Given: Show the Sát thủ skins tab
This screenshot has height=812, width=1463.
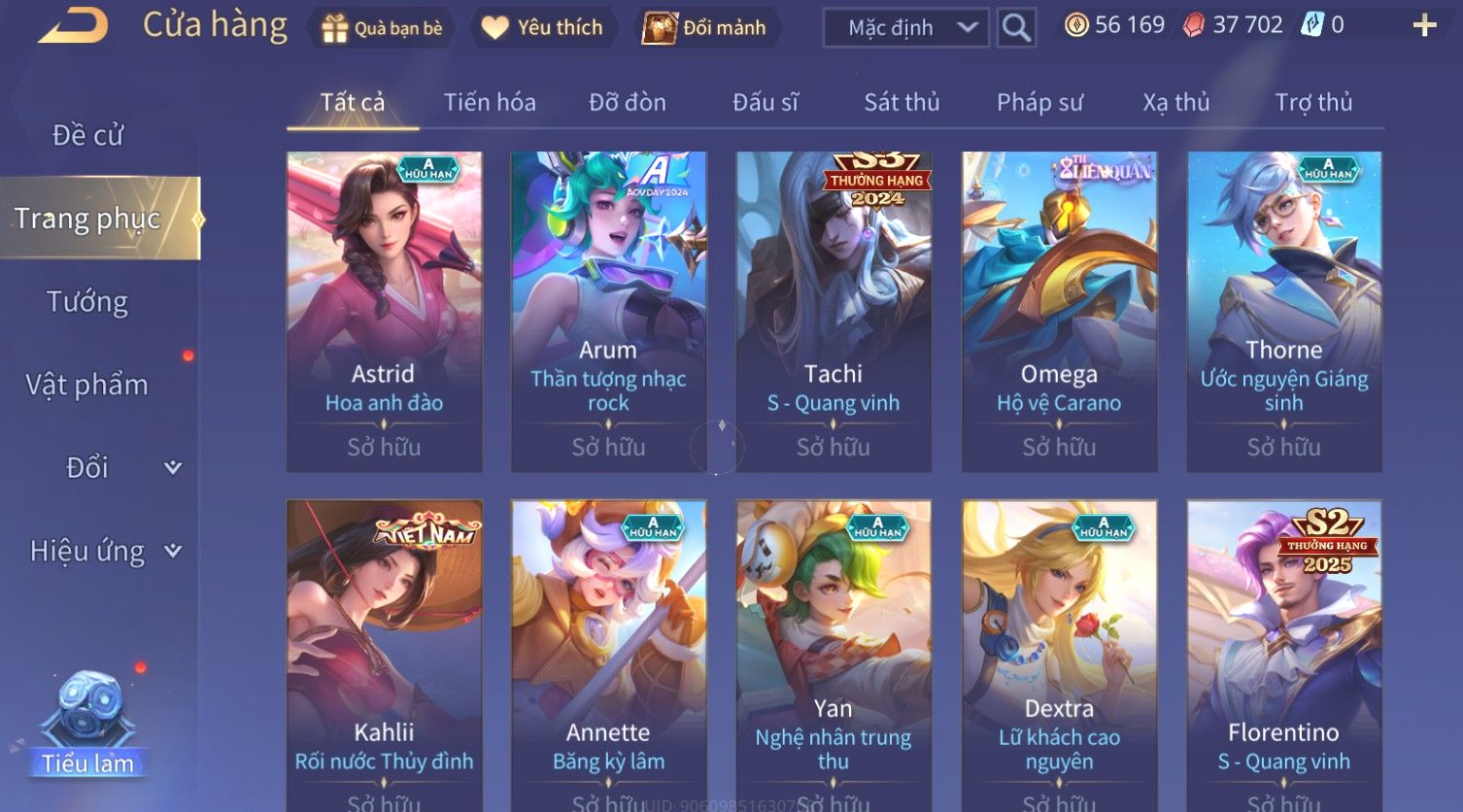Looking at the screenshot, I should pos(902,102).
